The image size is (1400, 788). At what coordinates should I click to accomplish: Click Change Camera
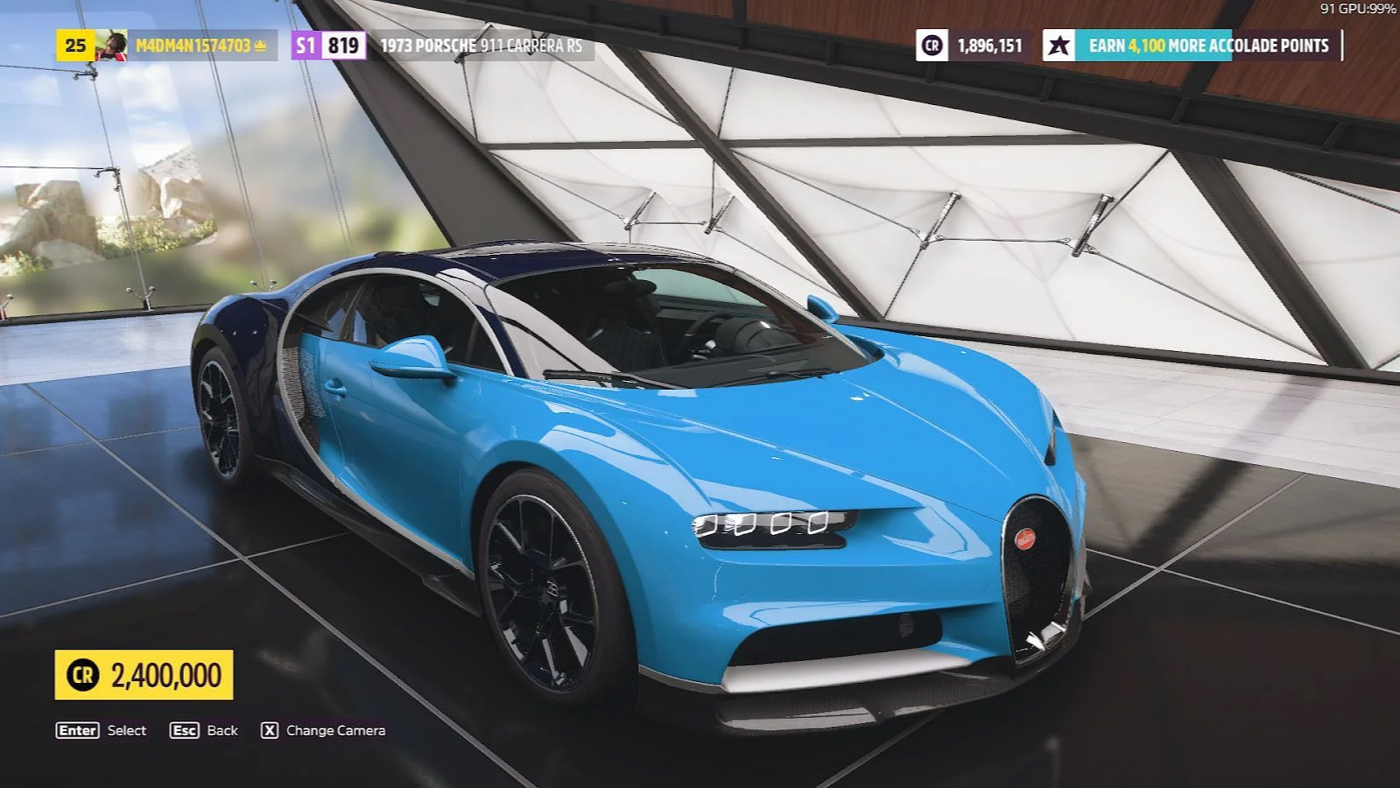coord(335,730)
